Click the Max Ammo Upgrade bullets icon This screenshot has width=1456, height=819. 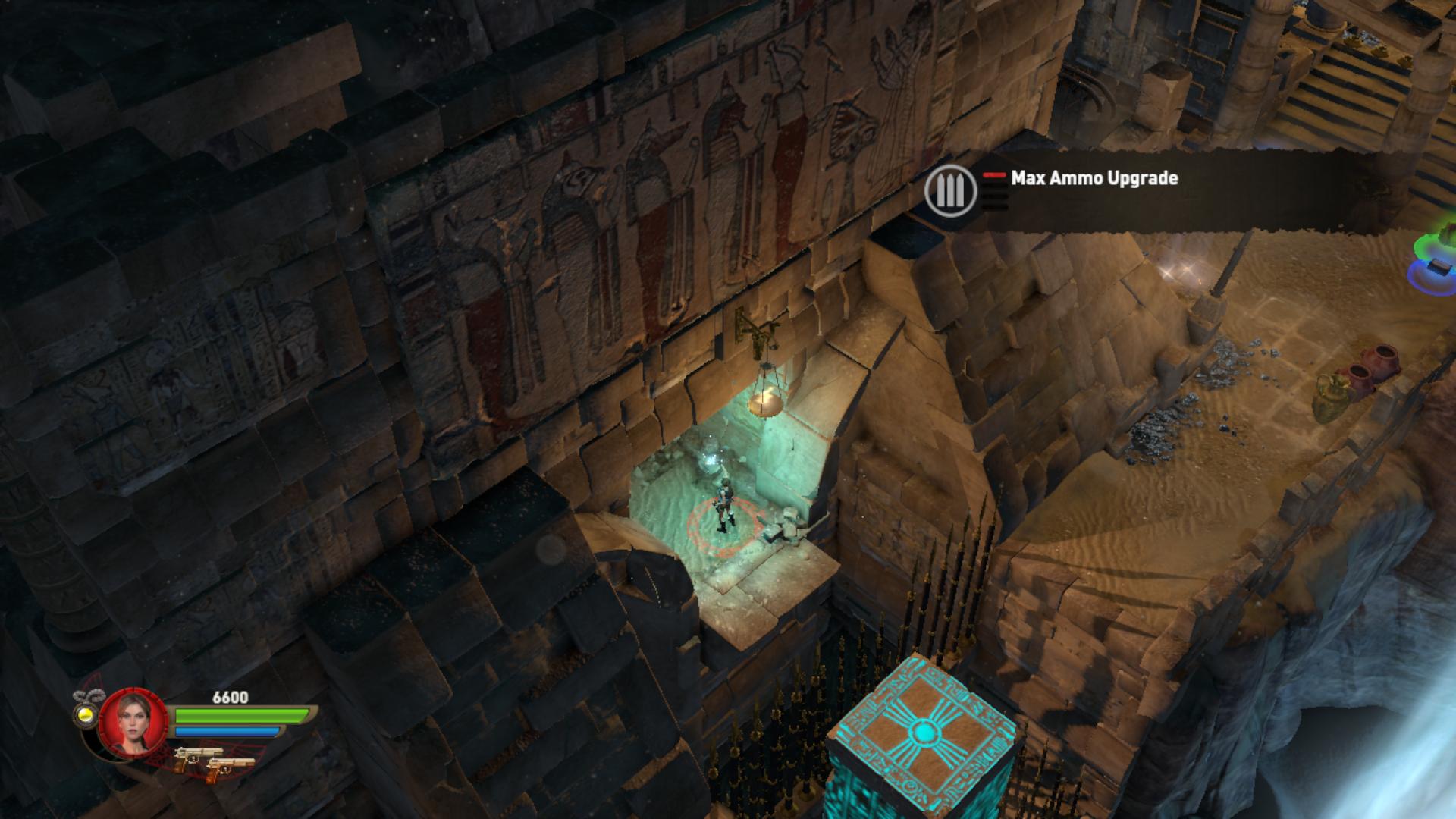coord(950,191)
